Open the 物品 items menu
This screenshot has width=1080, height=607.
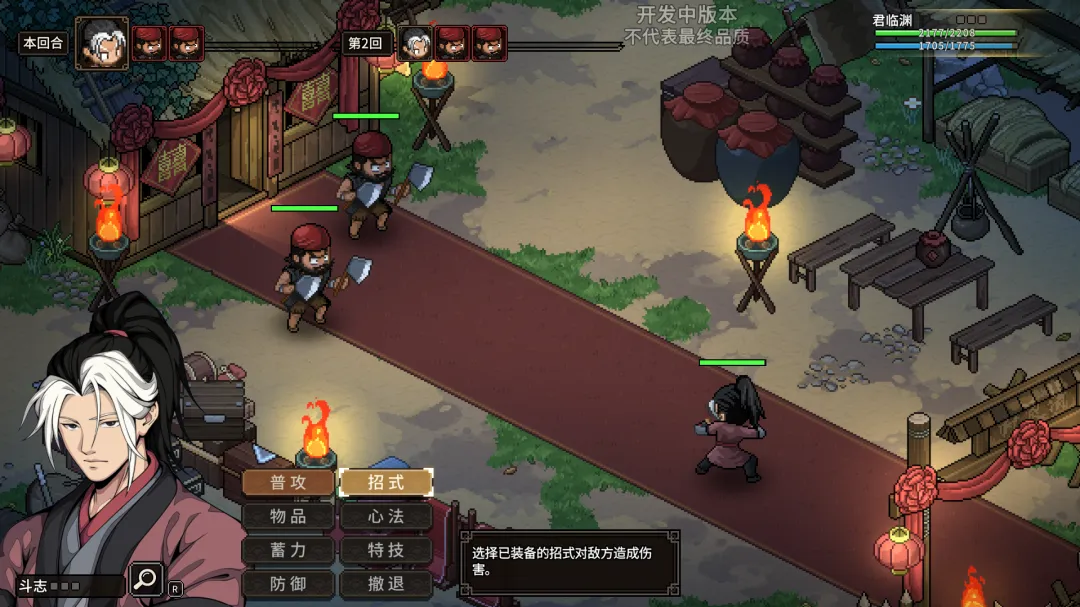(x=288, y=517)
